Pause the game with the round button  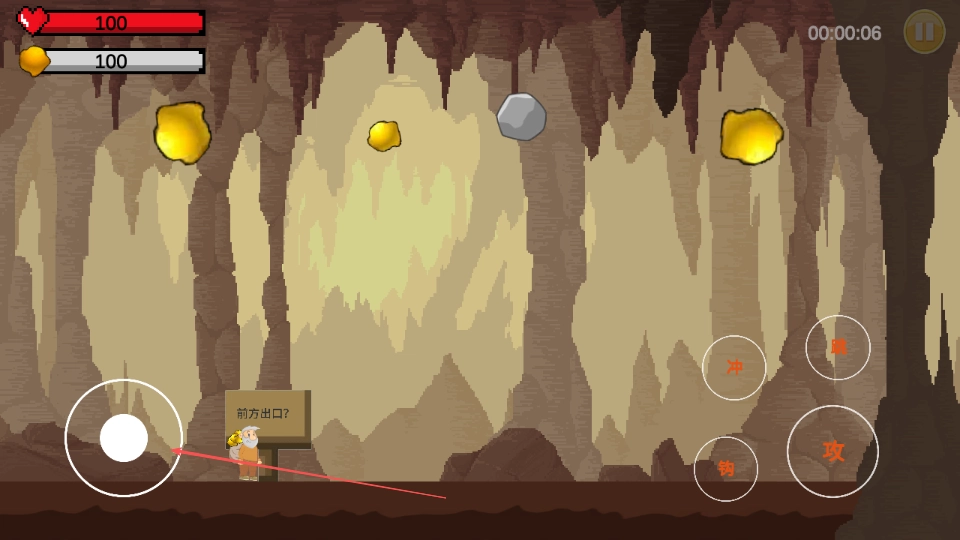click(x=924, y=32)
